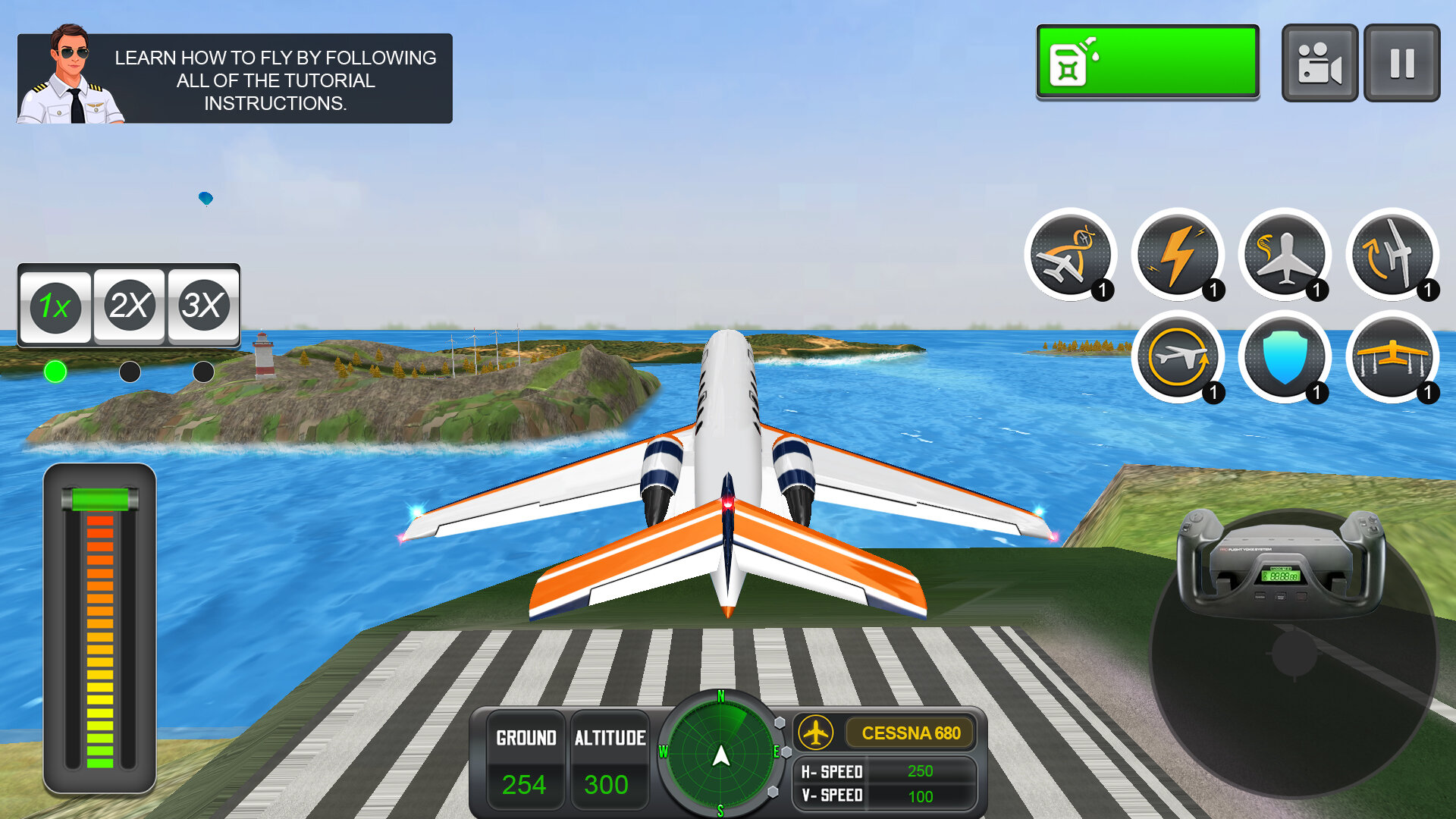Trigger the plane flip arrow ability
This screenshot has width=1456, height=819.
(x=1392, y=255)
